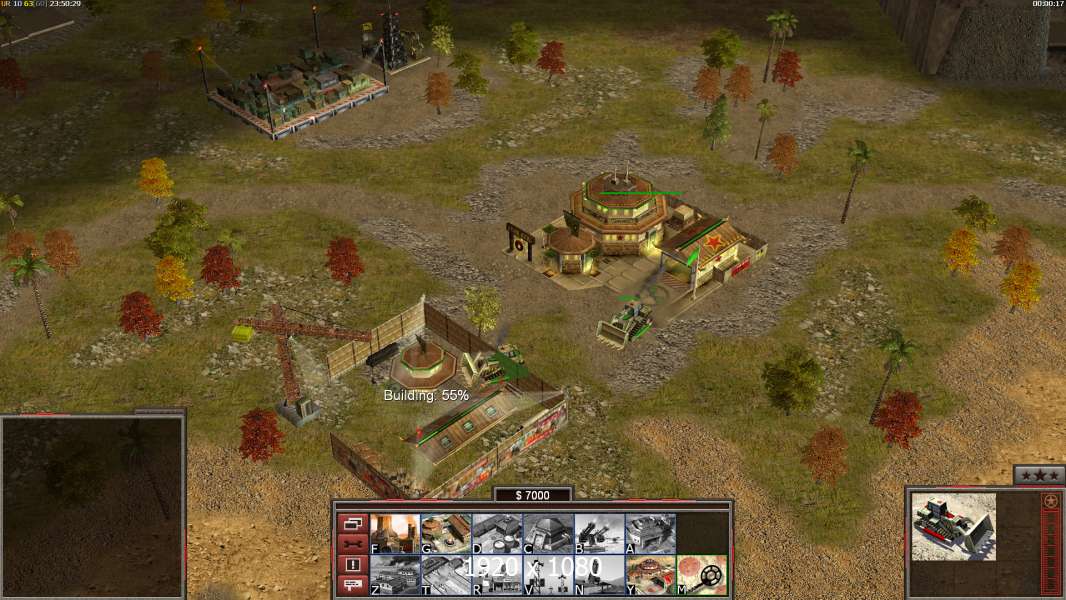Image resolution: width=1066 pixels, height=600 pixels.
Task: Click the exclamation mark button
Action: [x=352, y=565]
